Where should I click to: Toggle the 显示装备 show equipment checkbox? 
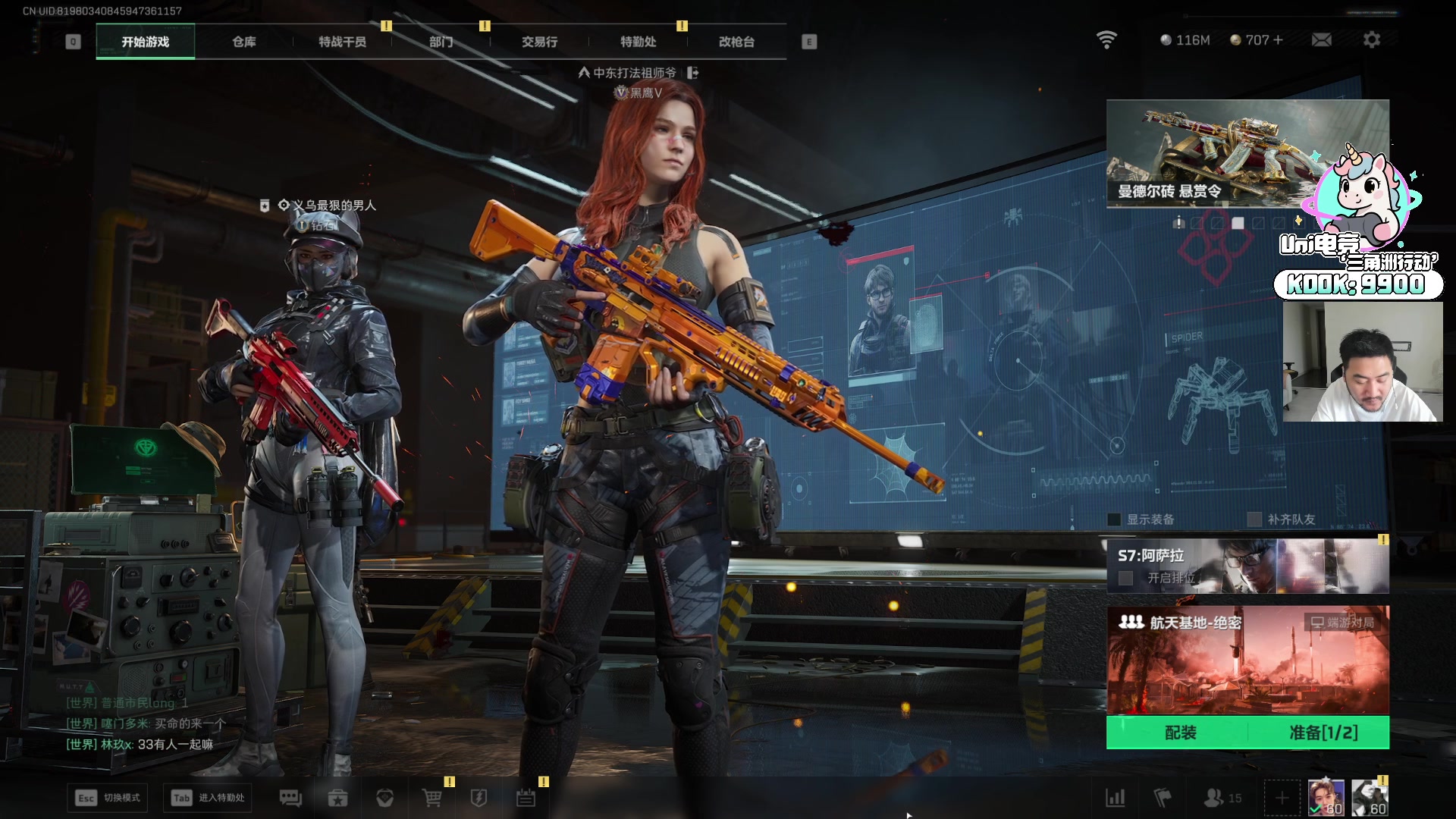1114,519
